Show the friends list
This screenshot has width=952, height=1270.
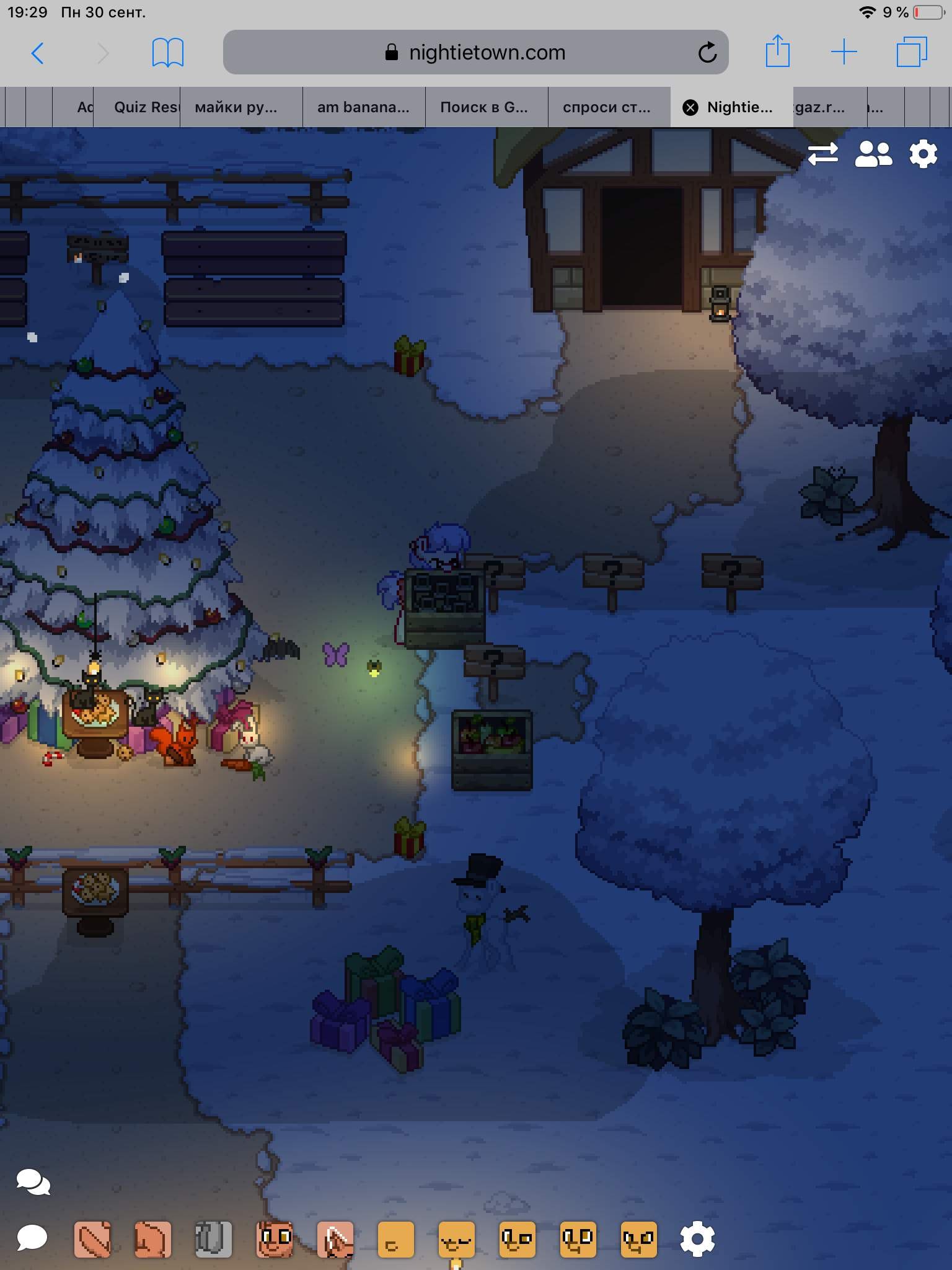point(873,154)
